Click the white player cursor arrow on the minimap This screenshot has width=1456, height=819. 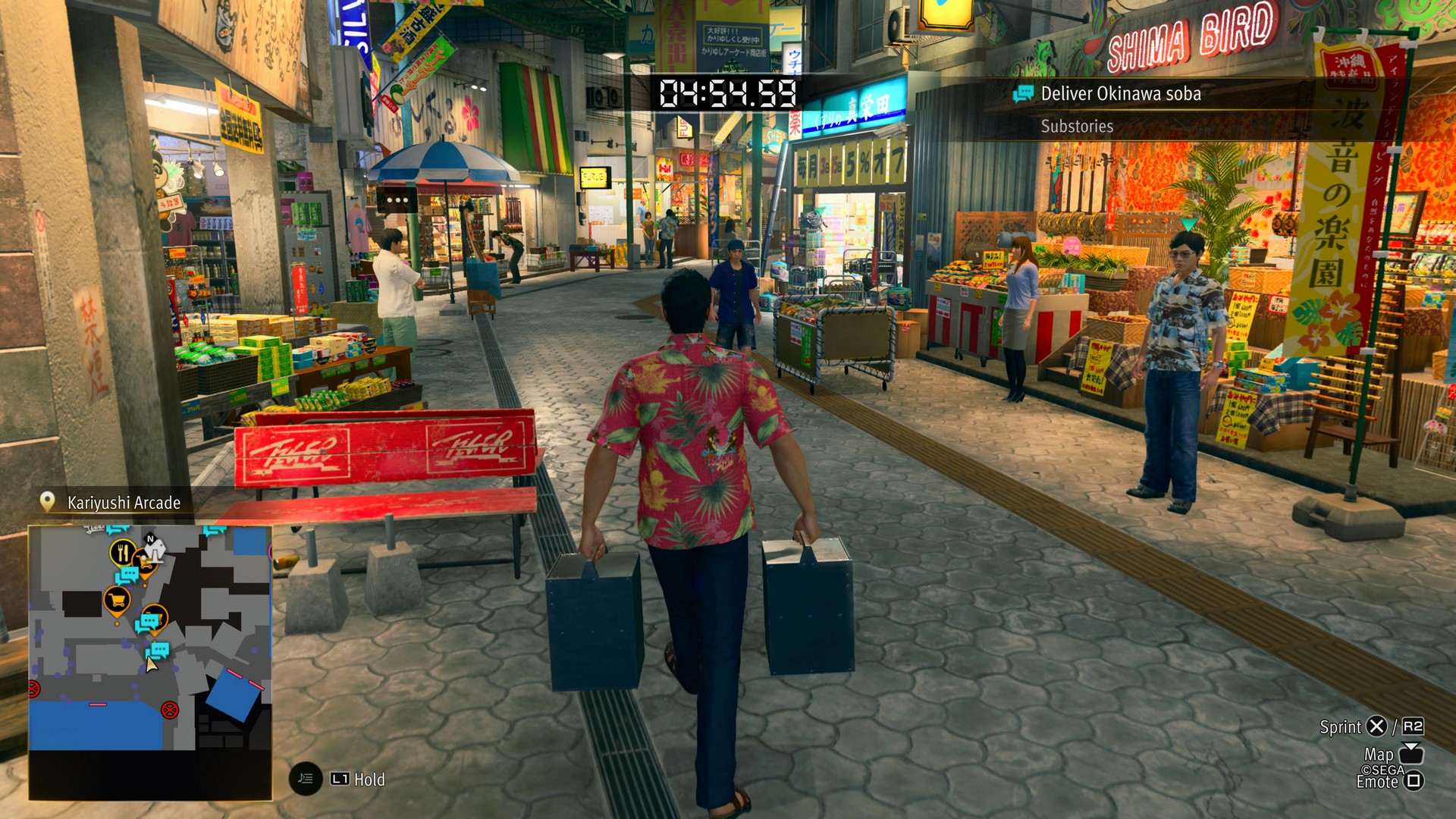coord(151,664)
